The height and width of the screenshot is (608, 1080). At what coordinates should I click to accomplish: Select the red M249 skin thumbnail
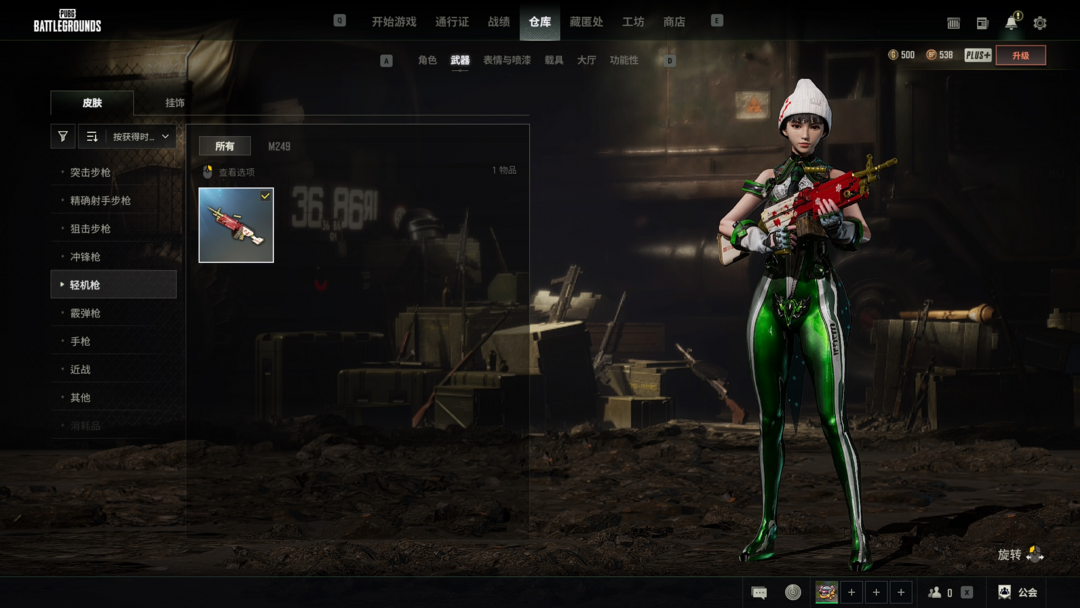[236, 225]
